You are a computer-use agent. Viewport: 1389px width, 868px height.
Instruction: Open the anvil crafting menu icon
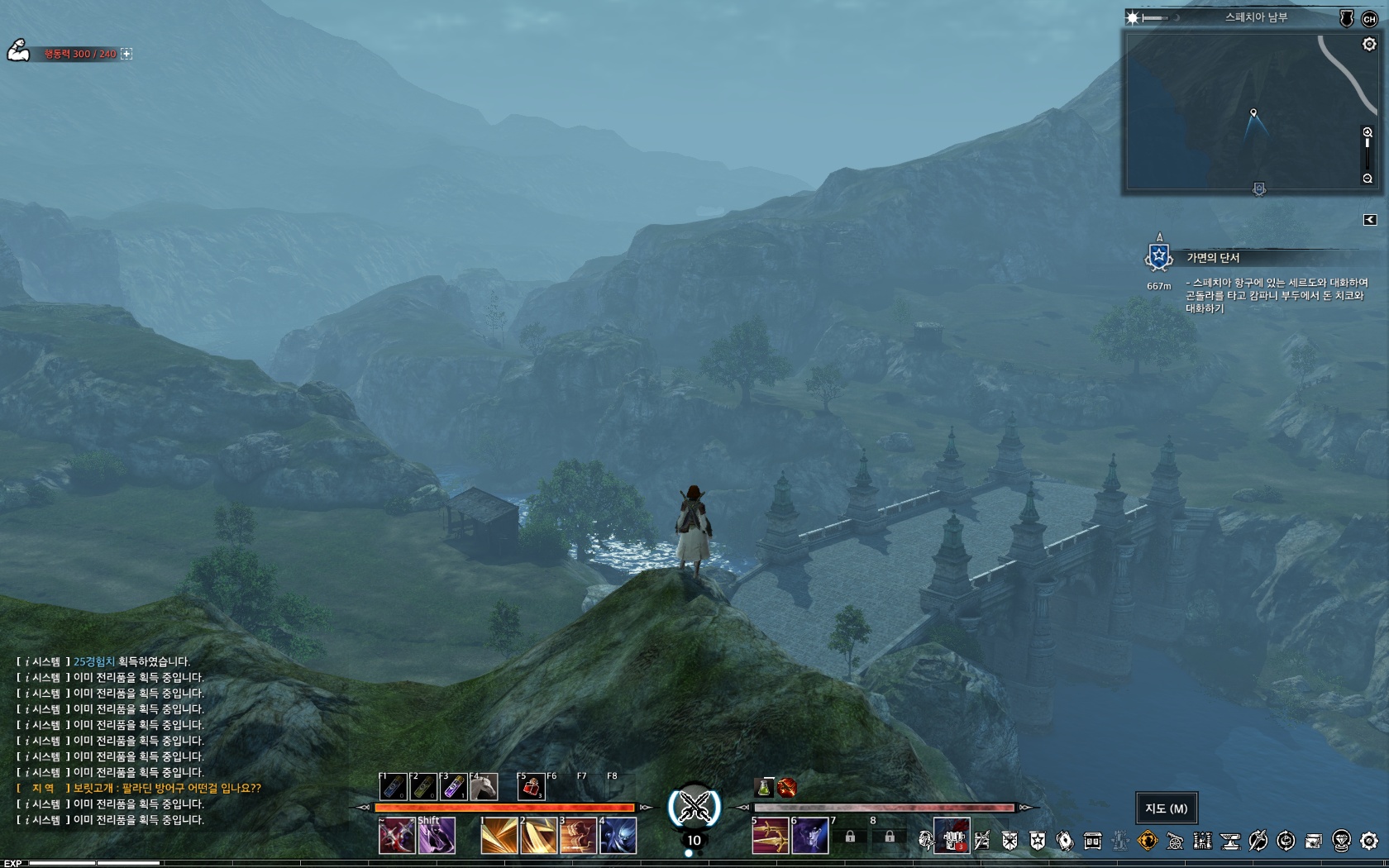(x=1230, y=841)
